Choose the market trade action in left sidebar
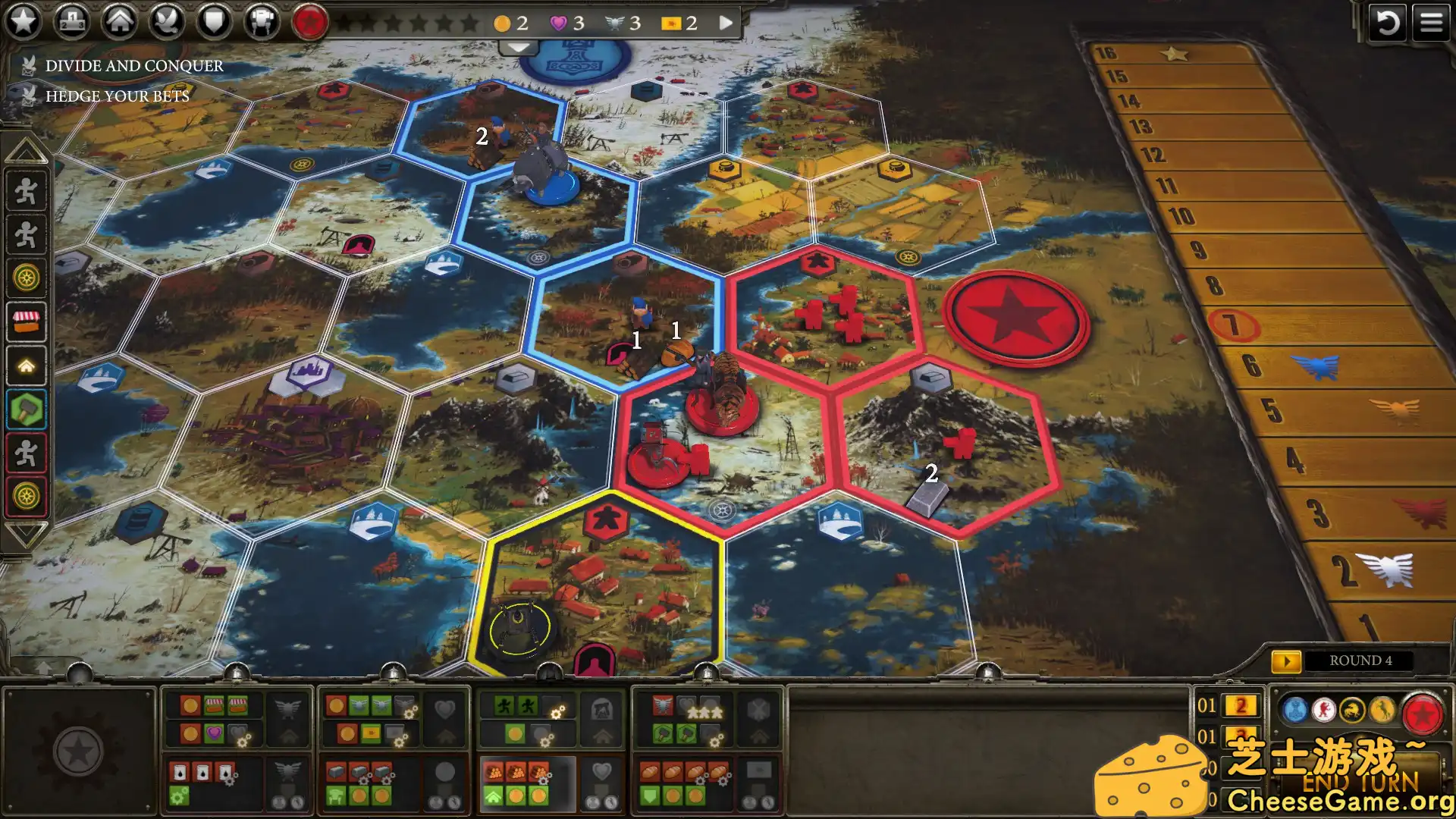The height and width of the screenshot is (819, 1456). pyautogui.click(x=27, y=320)
